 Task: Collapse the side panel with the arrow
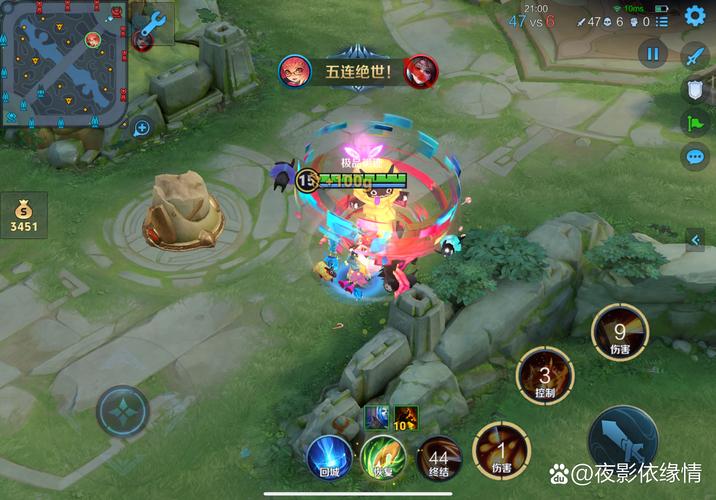[696, 238]
